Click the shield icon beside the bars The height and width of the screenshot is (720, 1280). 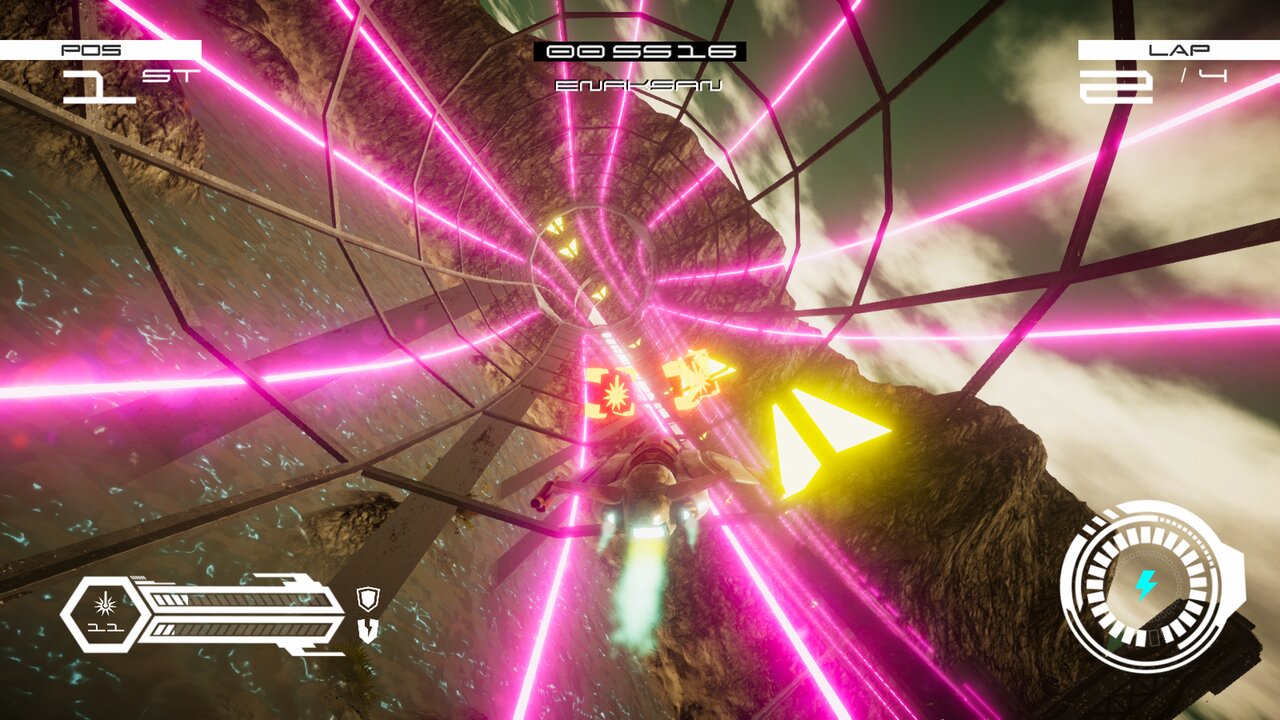click(x=367, y=599)
